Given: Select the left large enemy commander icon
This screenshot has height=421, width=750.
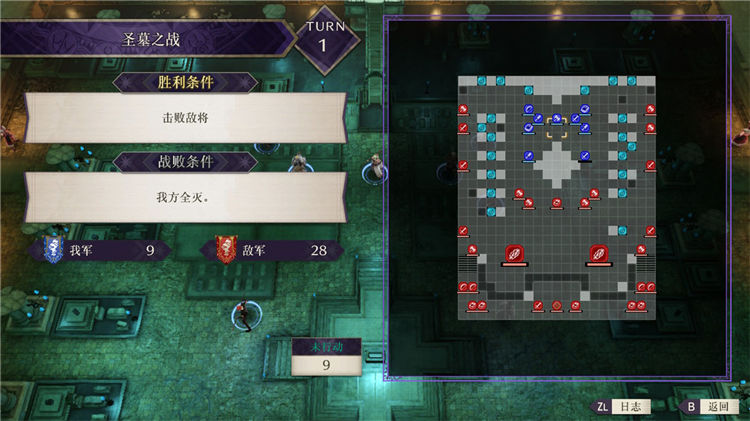Looking at the screenshot, I should click(x=514, y=254).
